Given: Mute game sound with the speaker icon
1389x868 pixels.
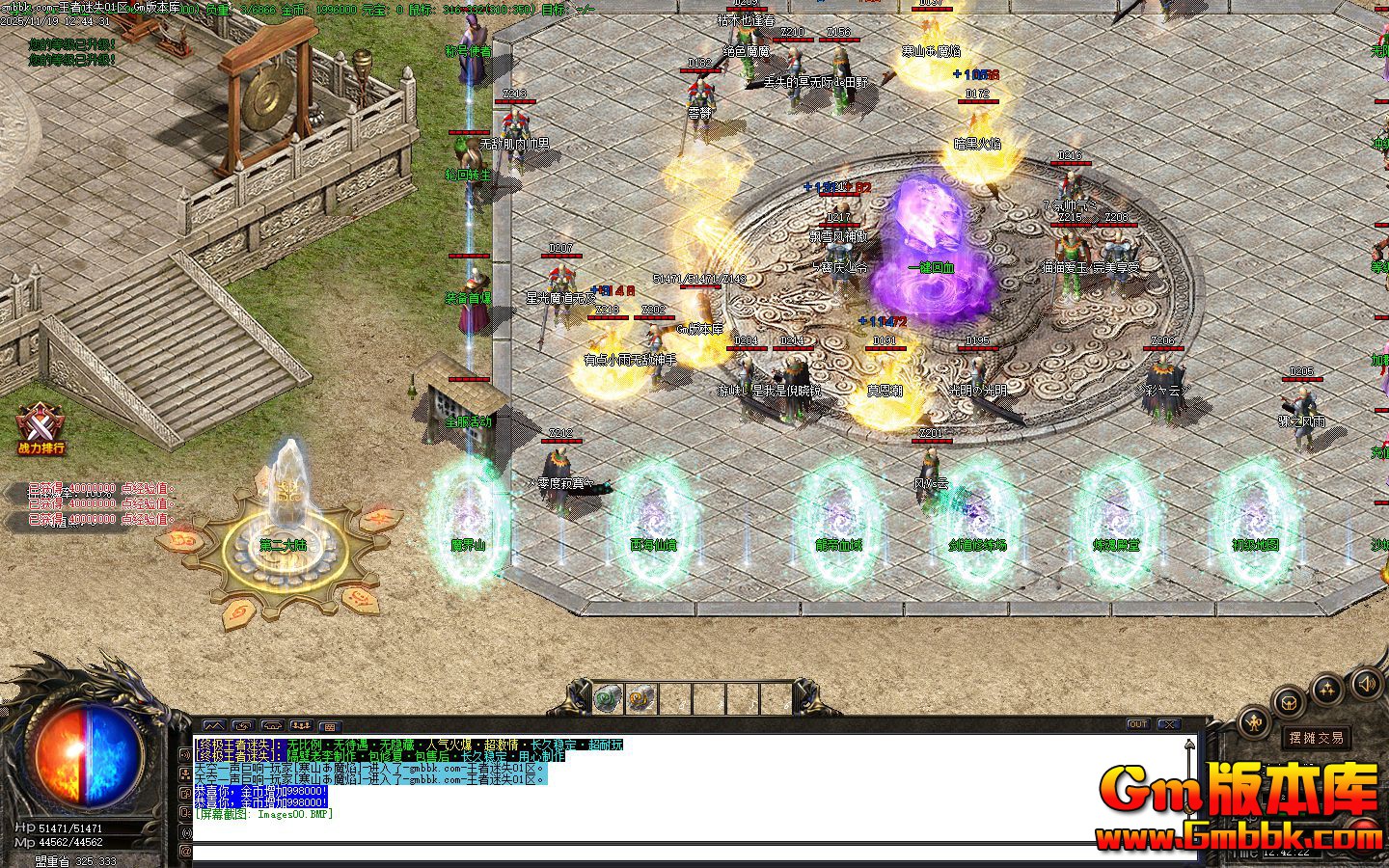Looking at the screenshot, I should click(x=1367, y=683).
